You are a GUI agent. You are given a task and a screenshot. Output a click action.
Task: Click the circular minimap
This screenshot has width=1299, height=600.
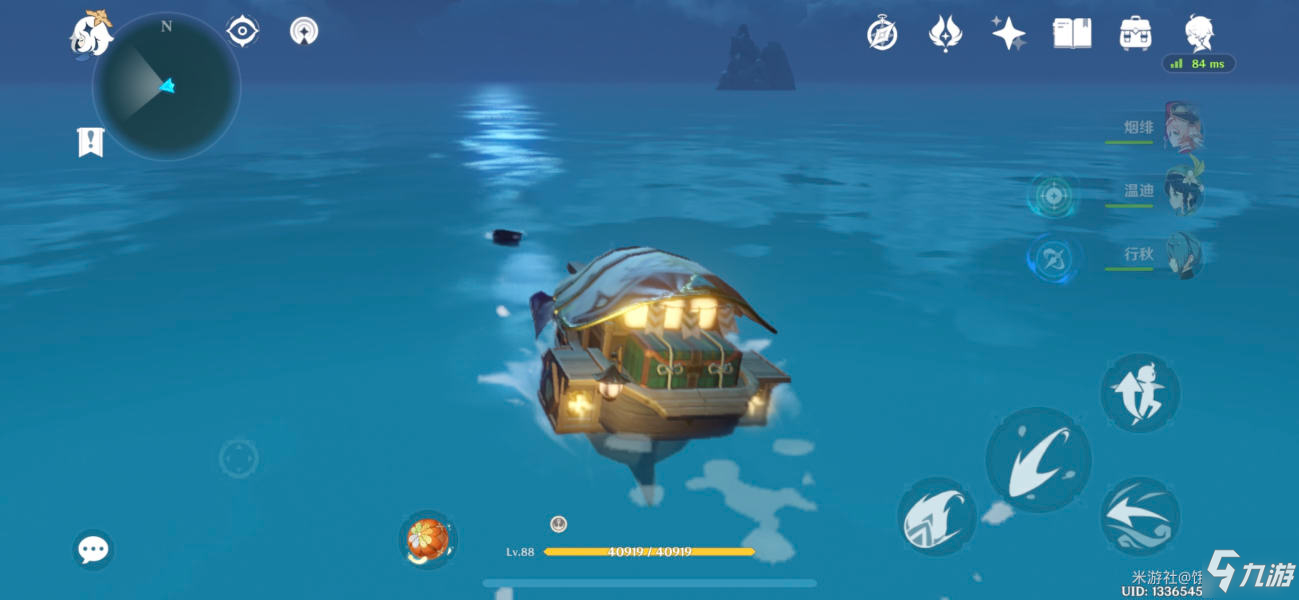pyautogui.click(x=166, y=87)
